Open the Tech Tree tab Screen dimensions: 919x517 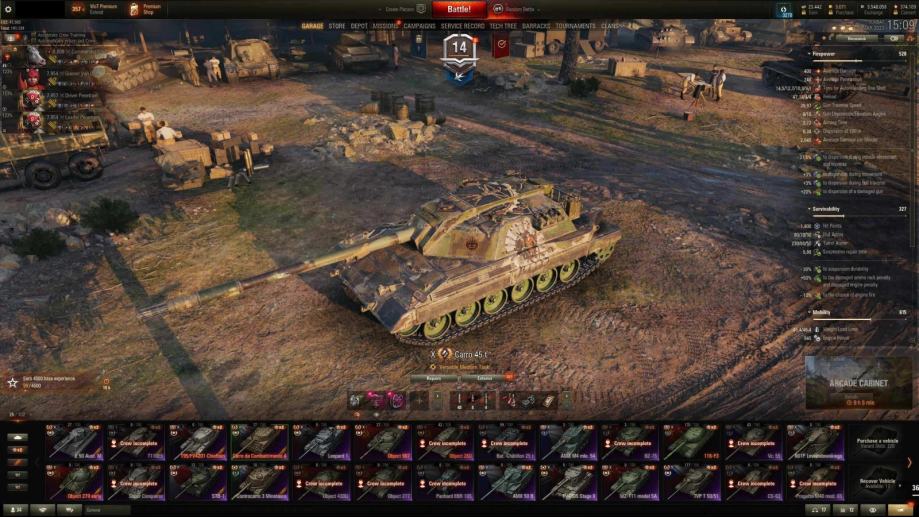(503, 26)
